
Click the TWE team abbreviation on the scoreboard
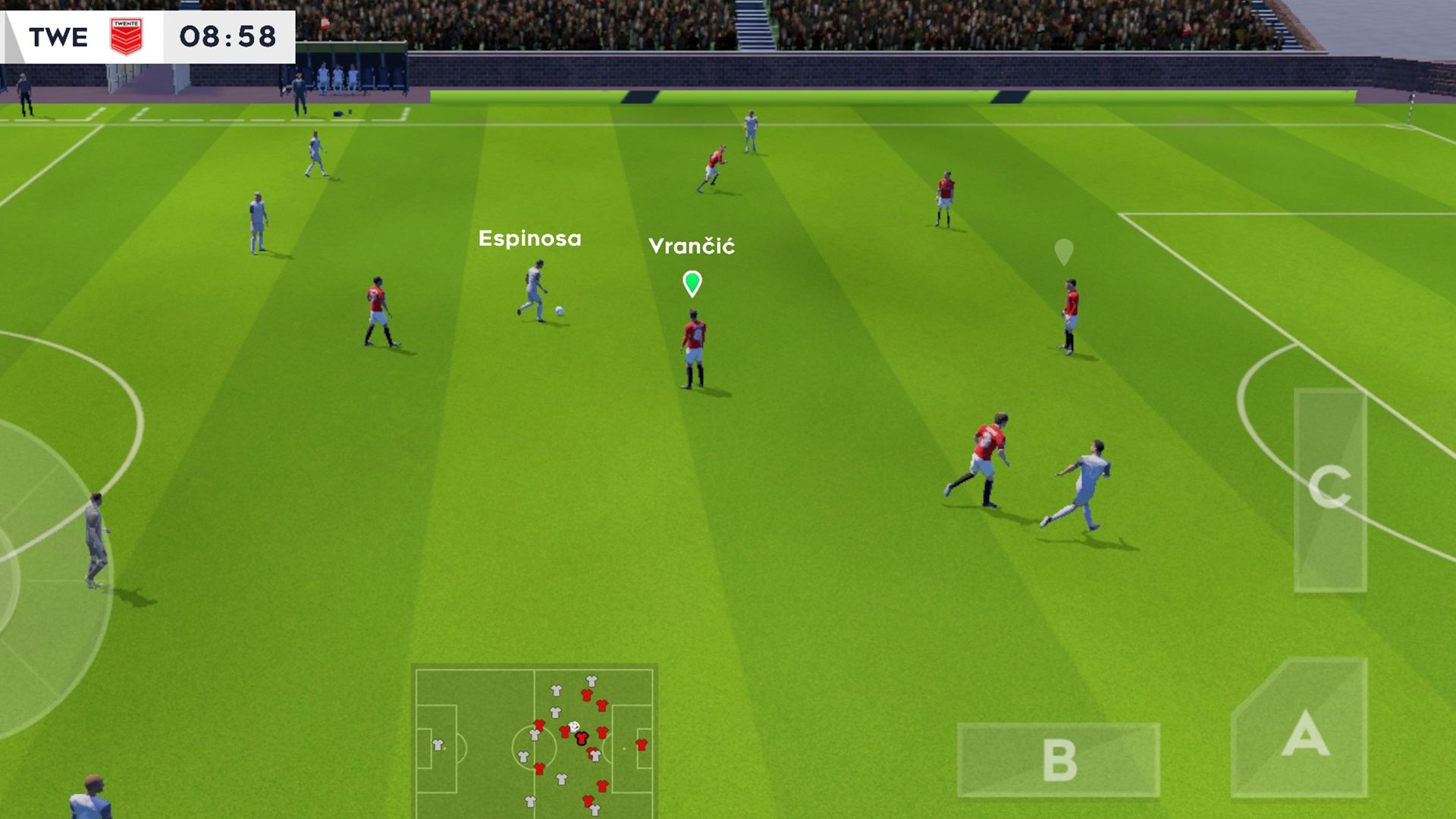[x=59, y=37]
